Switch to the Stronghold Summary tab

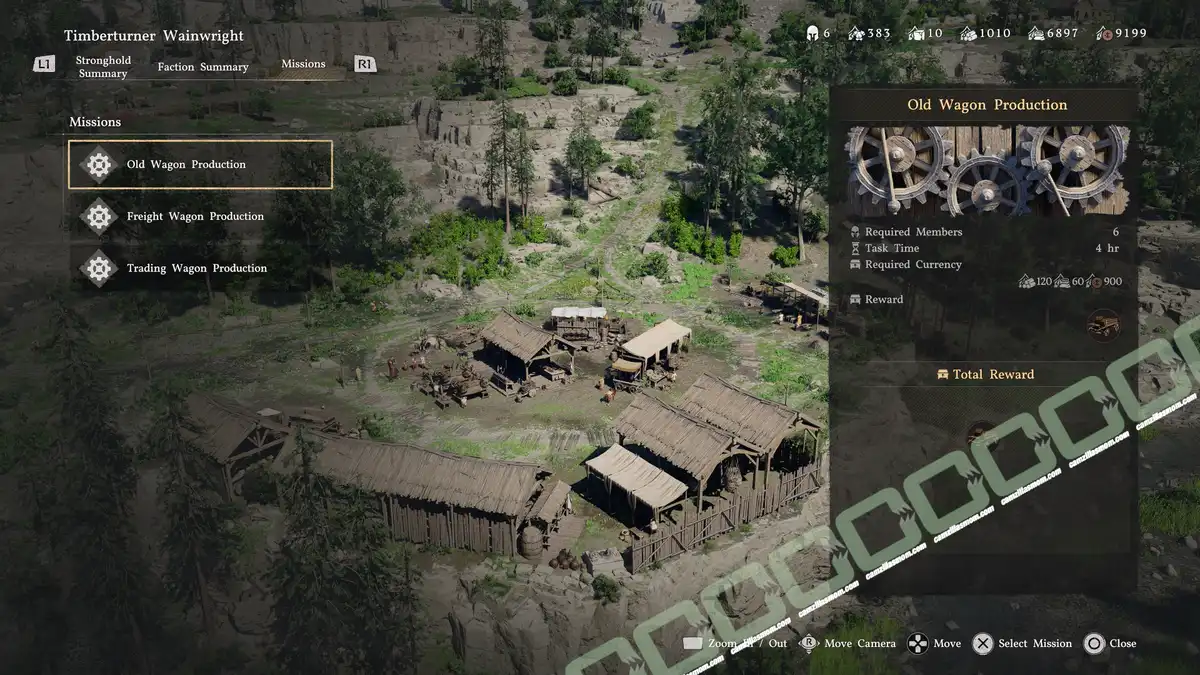tap(103, 67)
